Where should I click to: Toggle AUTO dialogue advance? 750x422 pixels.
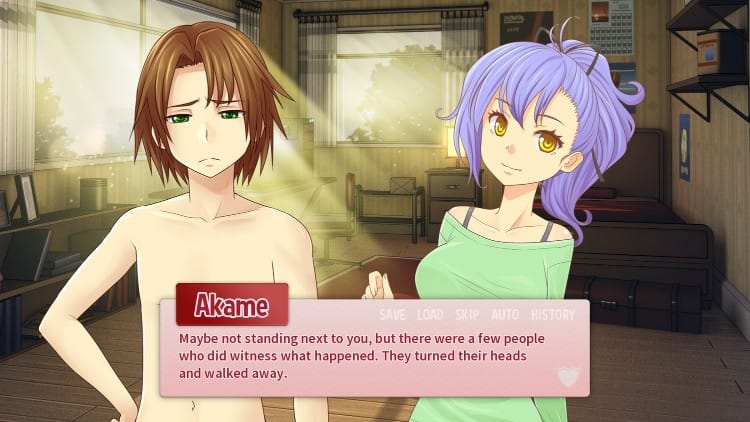tap(505, 314)
